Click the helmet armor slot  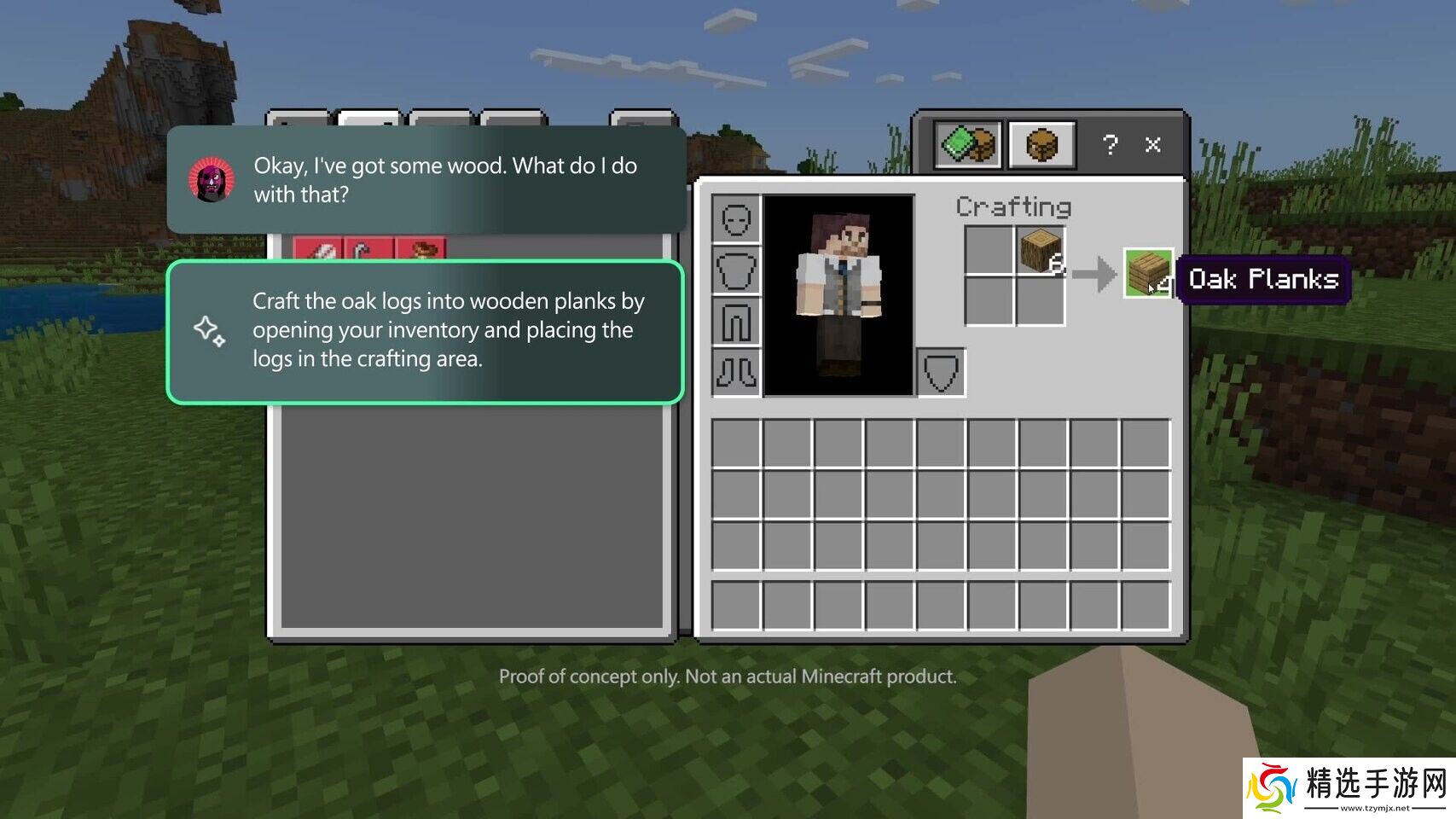point(735,219)
